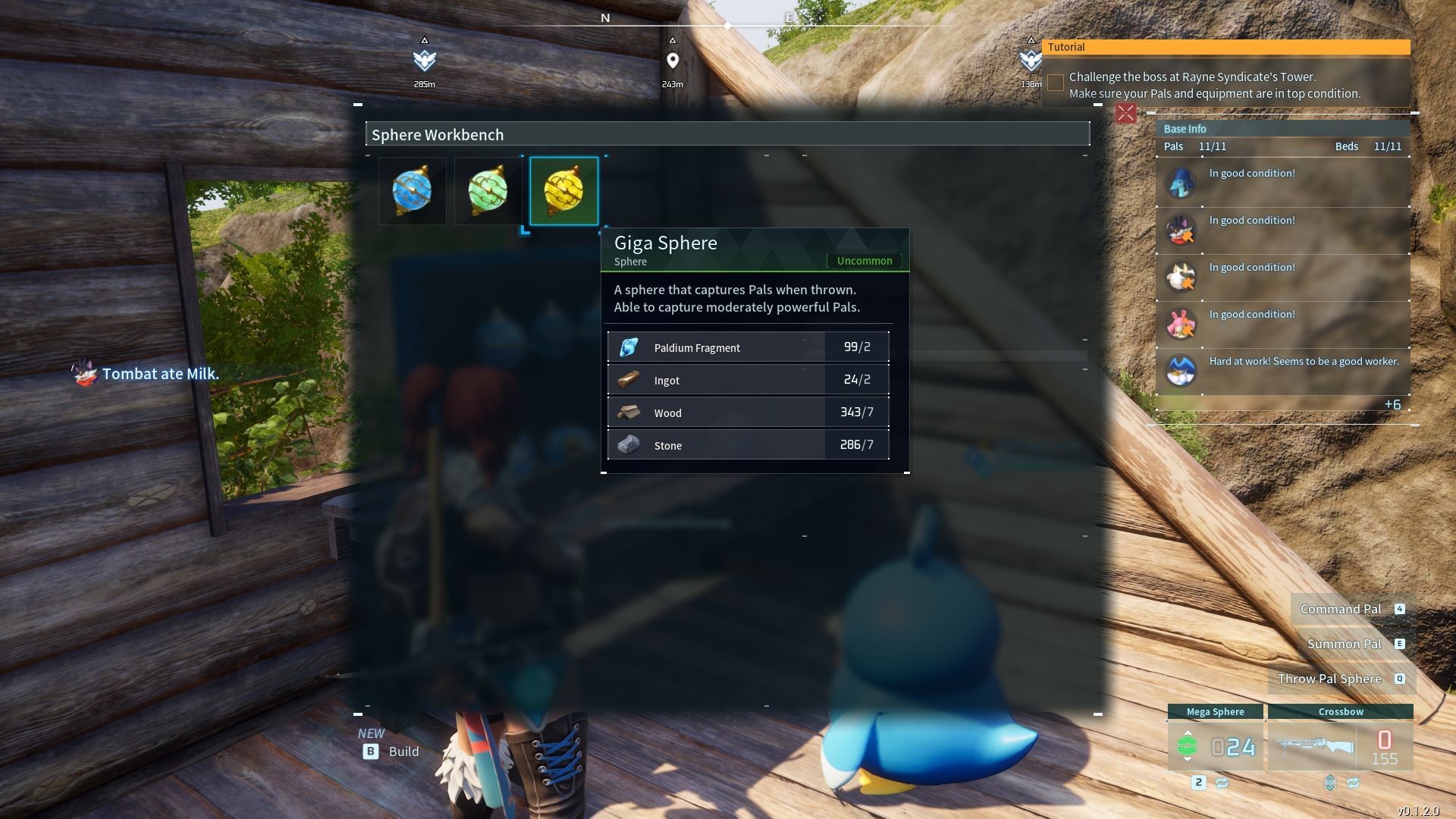Click the crossed-swords icon beside Base Info

point(1126,114)
